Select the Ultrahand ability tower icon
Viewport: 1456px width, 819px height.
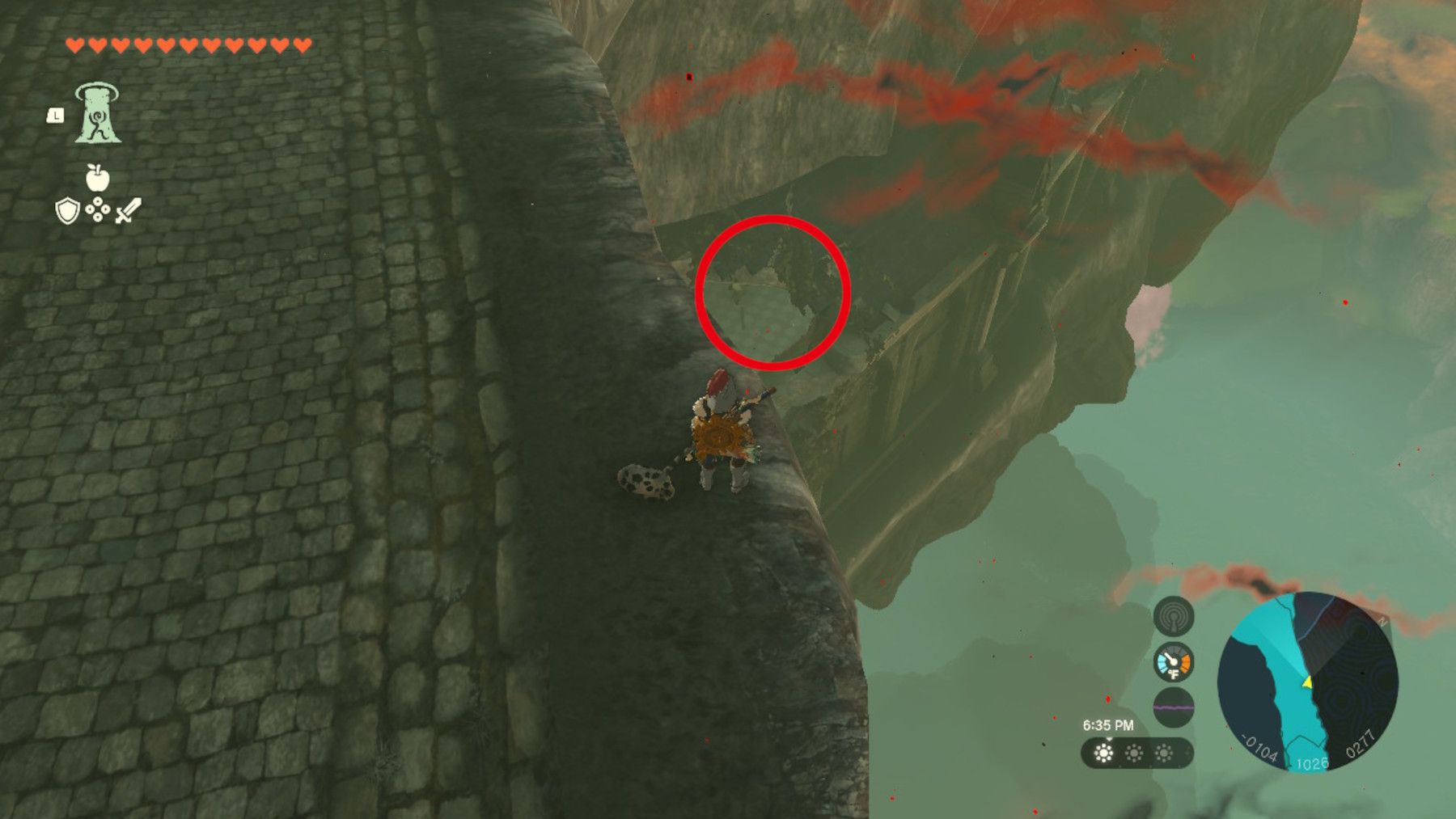pos(97,115)
